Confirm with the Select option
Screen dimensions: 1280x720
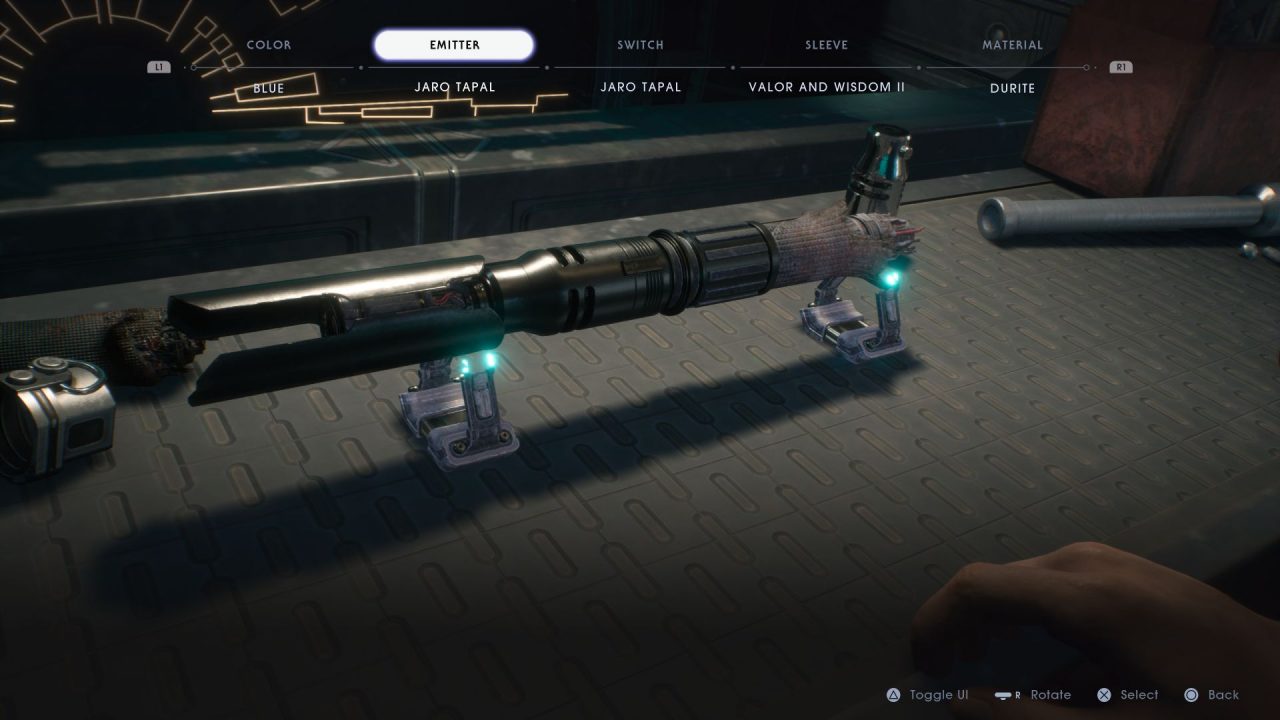point(1128,695)
